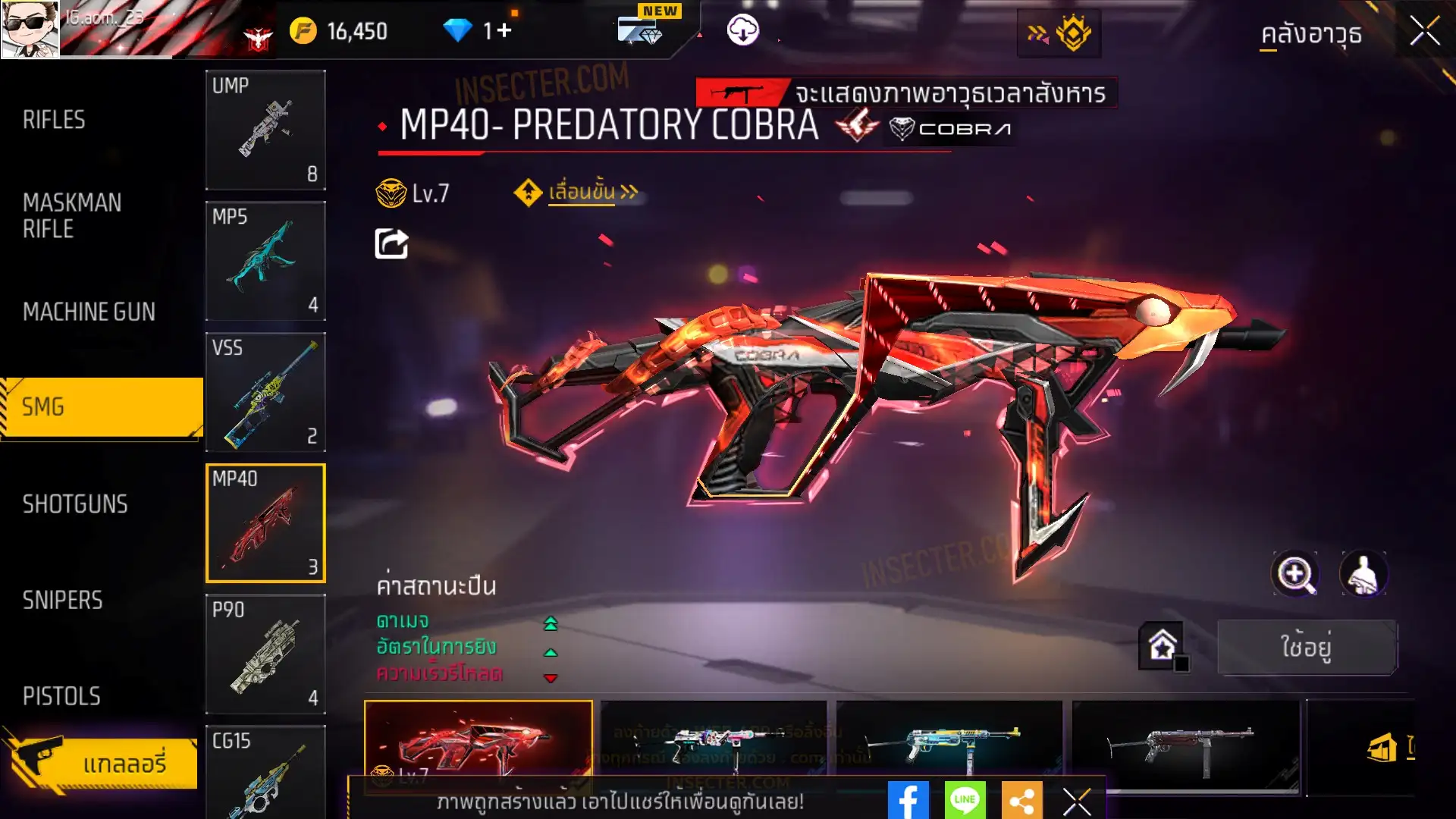Show weapon on the character preview icon

click(1363, 574)
